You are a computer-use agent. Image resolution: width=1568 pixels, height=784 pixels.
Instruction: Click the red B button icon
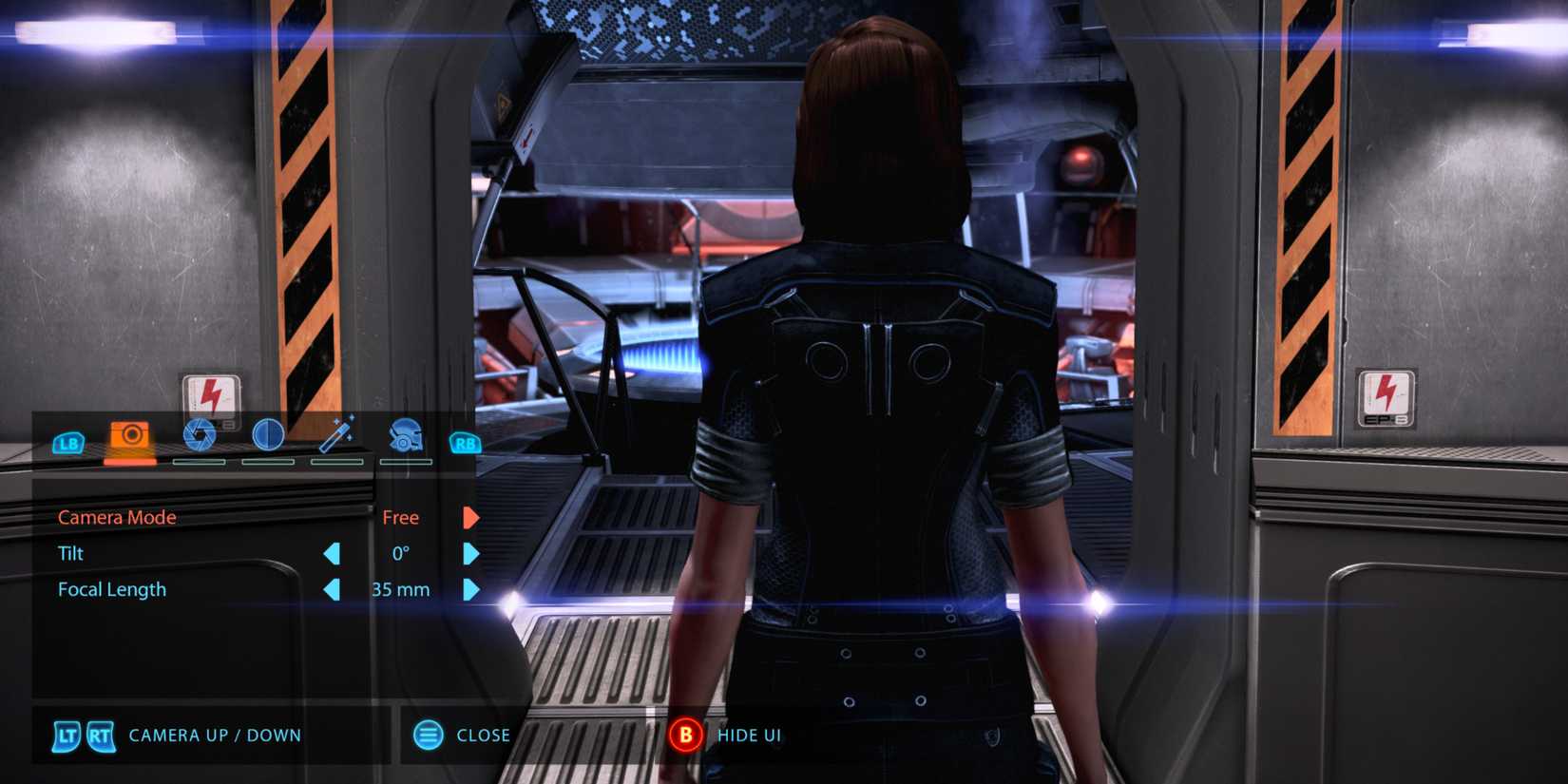tap(686, 734)
